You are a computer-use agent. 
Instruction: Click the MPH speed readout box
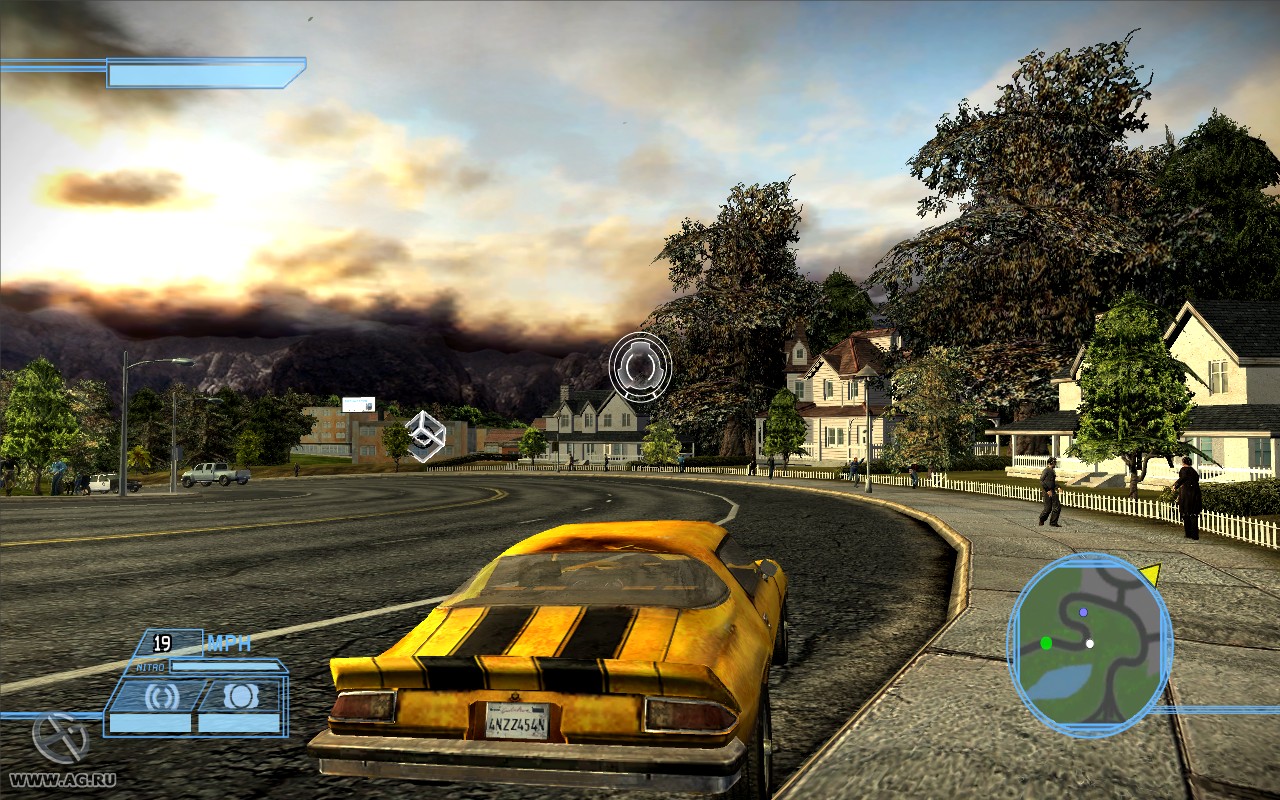[170, 643]
